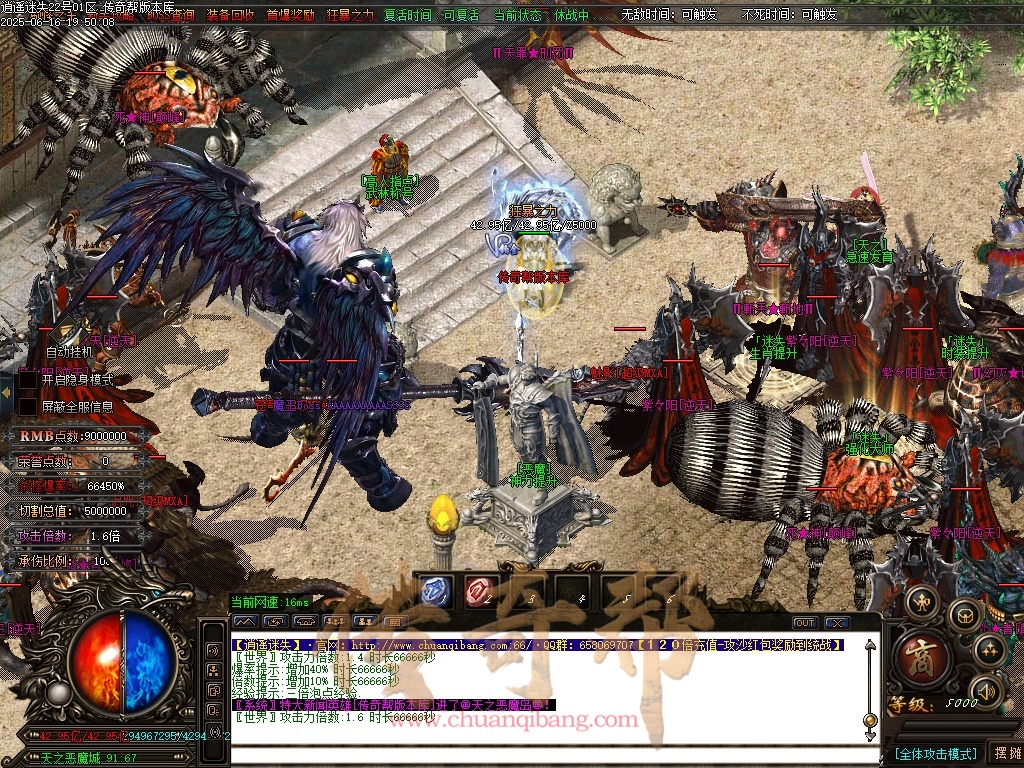This screenshot has height=768, width=1024.
Task: Toggle sound with the speaker button
Action: (985, 690)
